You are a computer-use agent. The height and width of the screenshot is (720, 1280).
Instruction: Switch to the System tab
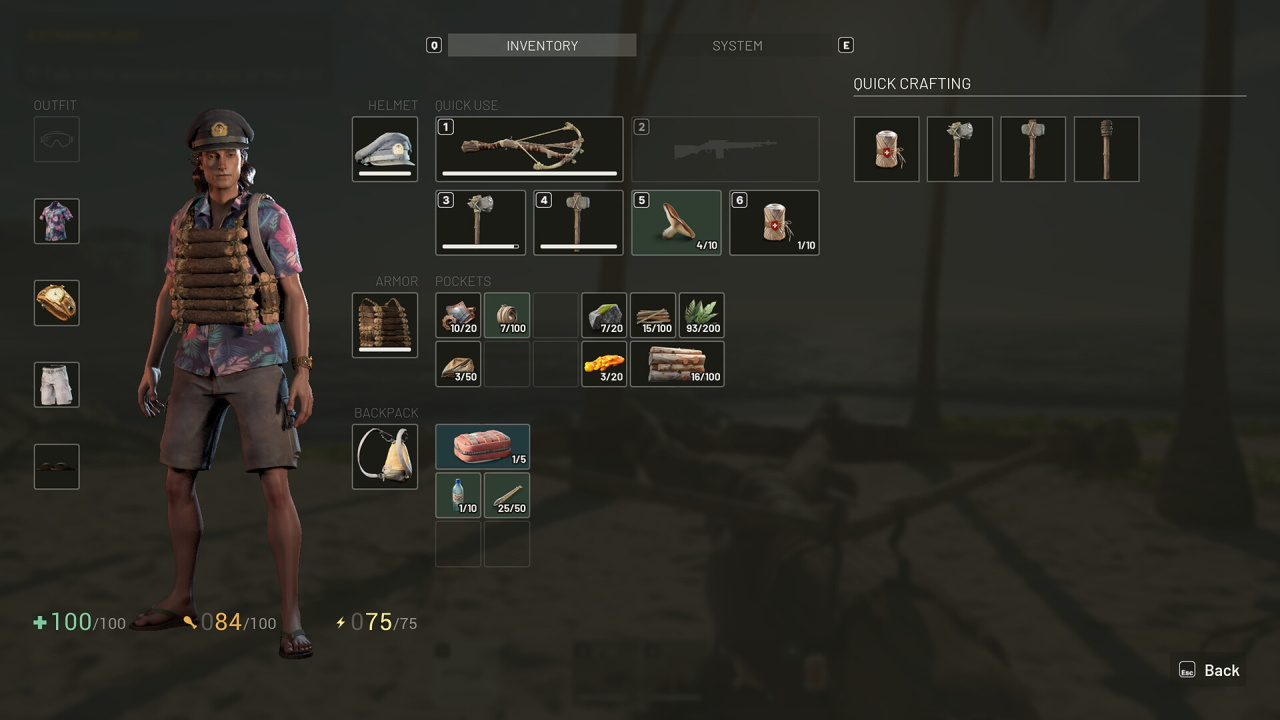pyautogui.click(x=737, y=46)
